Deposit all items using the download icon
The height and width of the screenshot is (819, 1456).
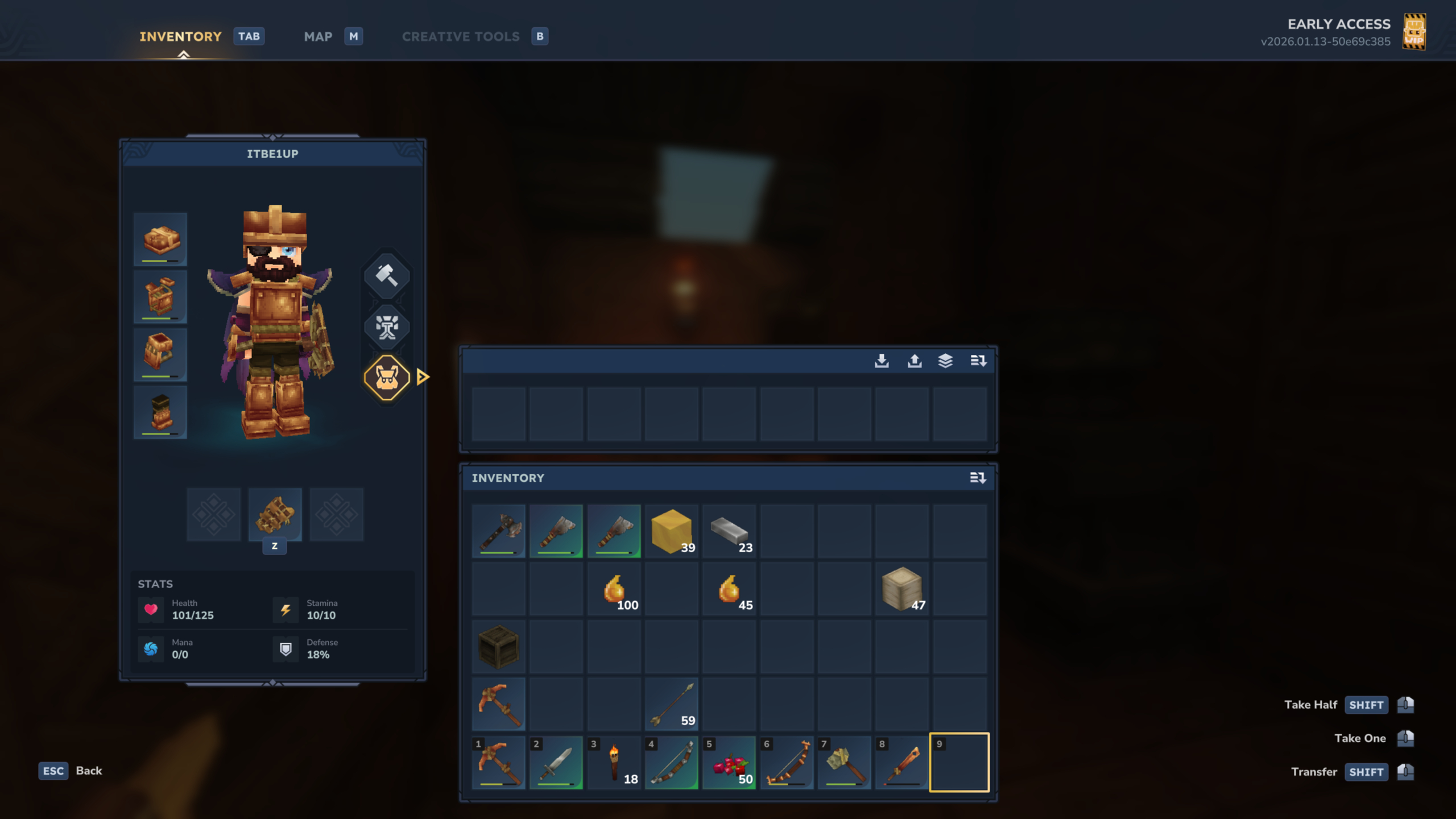(x=883, y=360)
